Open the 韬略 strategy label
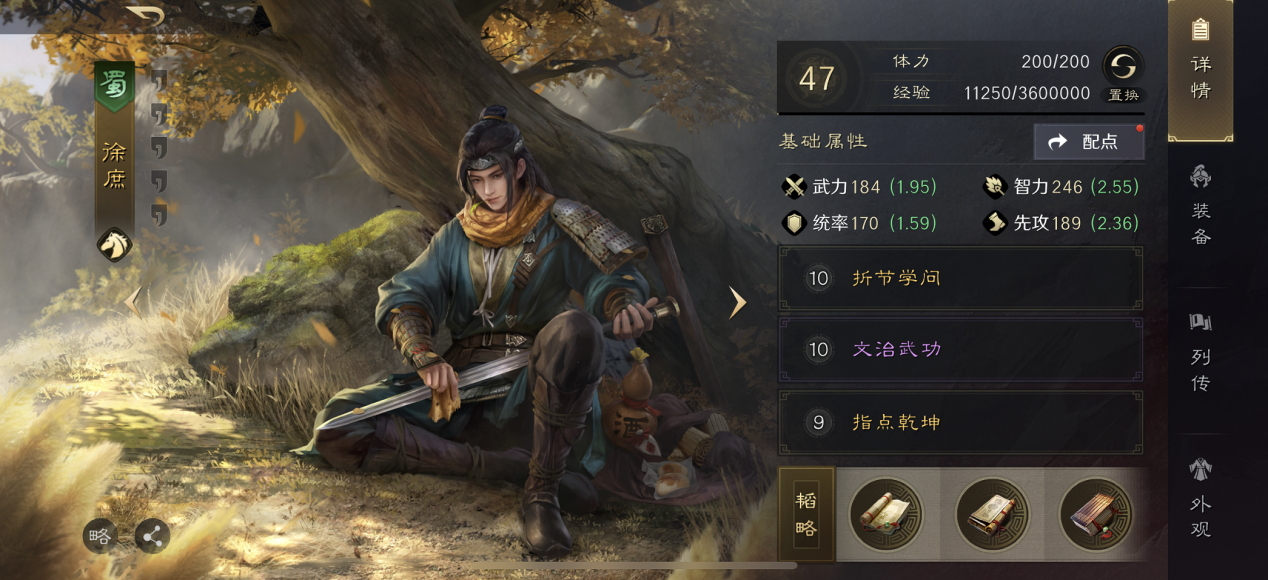The width and height of the screenshot is (1268, 580). 806,515
